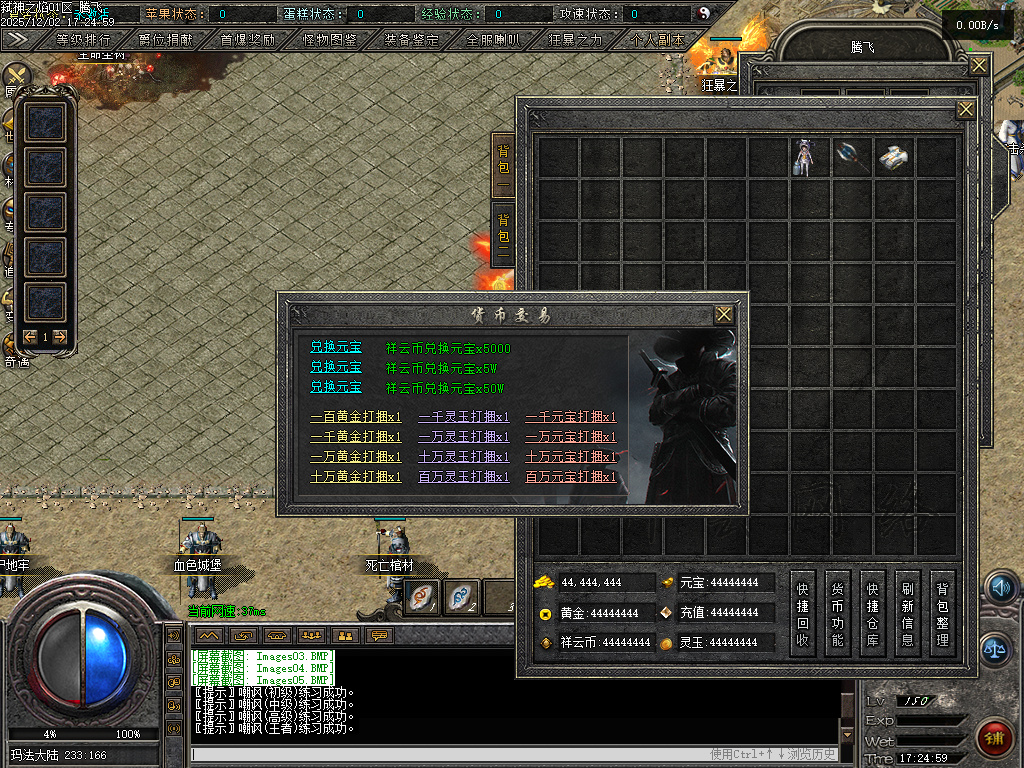Click the 快捷回收 quick recycle button
The image size is (1024, 768).
tap(803, 613)
